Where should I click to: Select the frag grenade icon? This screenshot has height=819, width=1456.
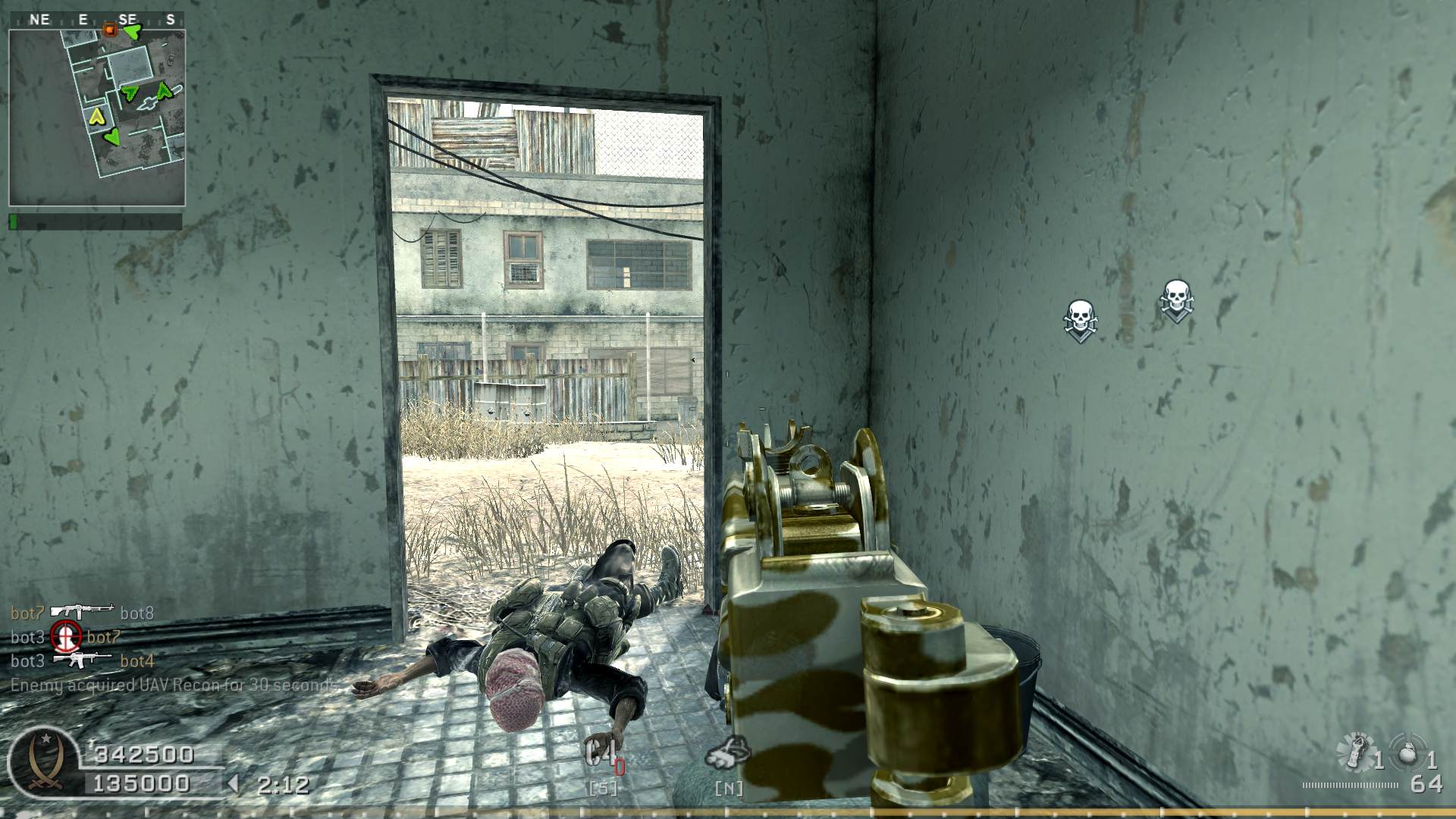coord(1408,751)
